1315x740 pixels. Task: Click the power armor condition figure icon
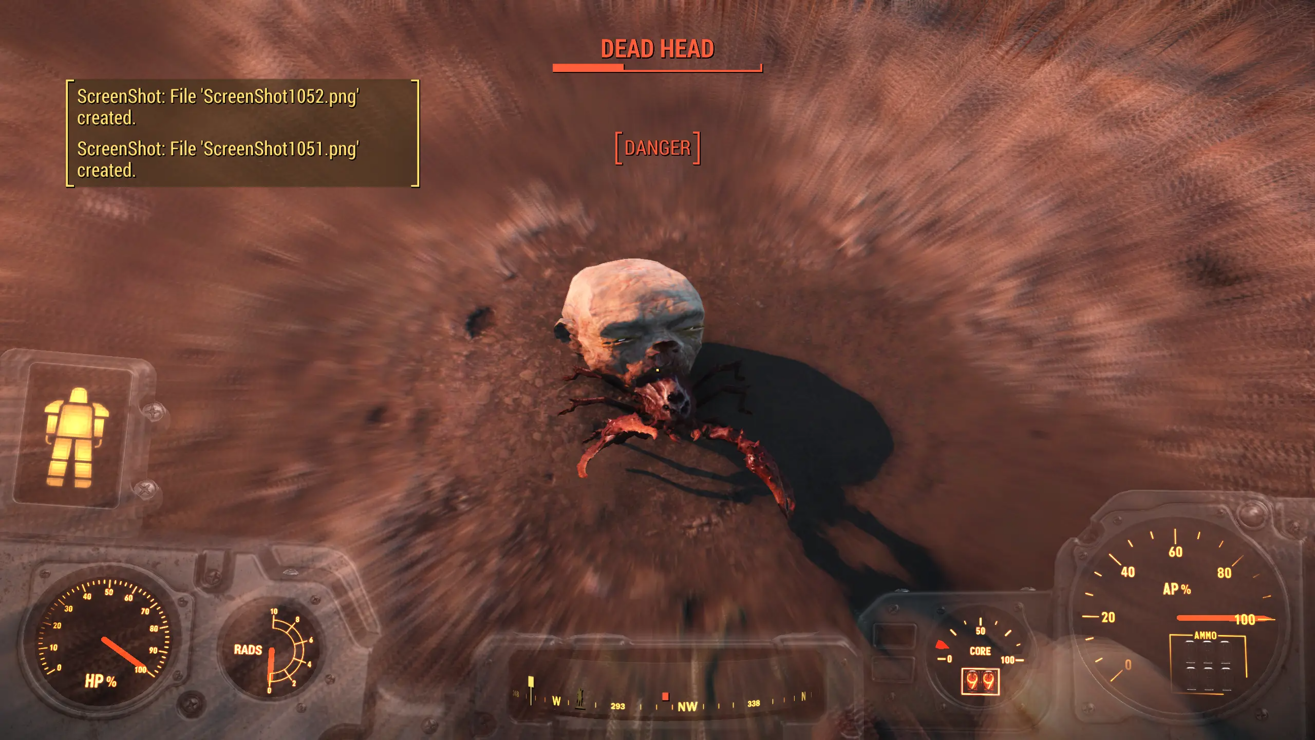tap(75, 437)
